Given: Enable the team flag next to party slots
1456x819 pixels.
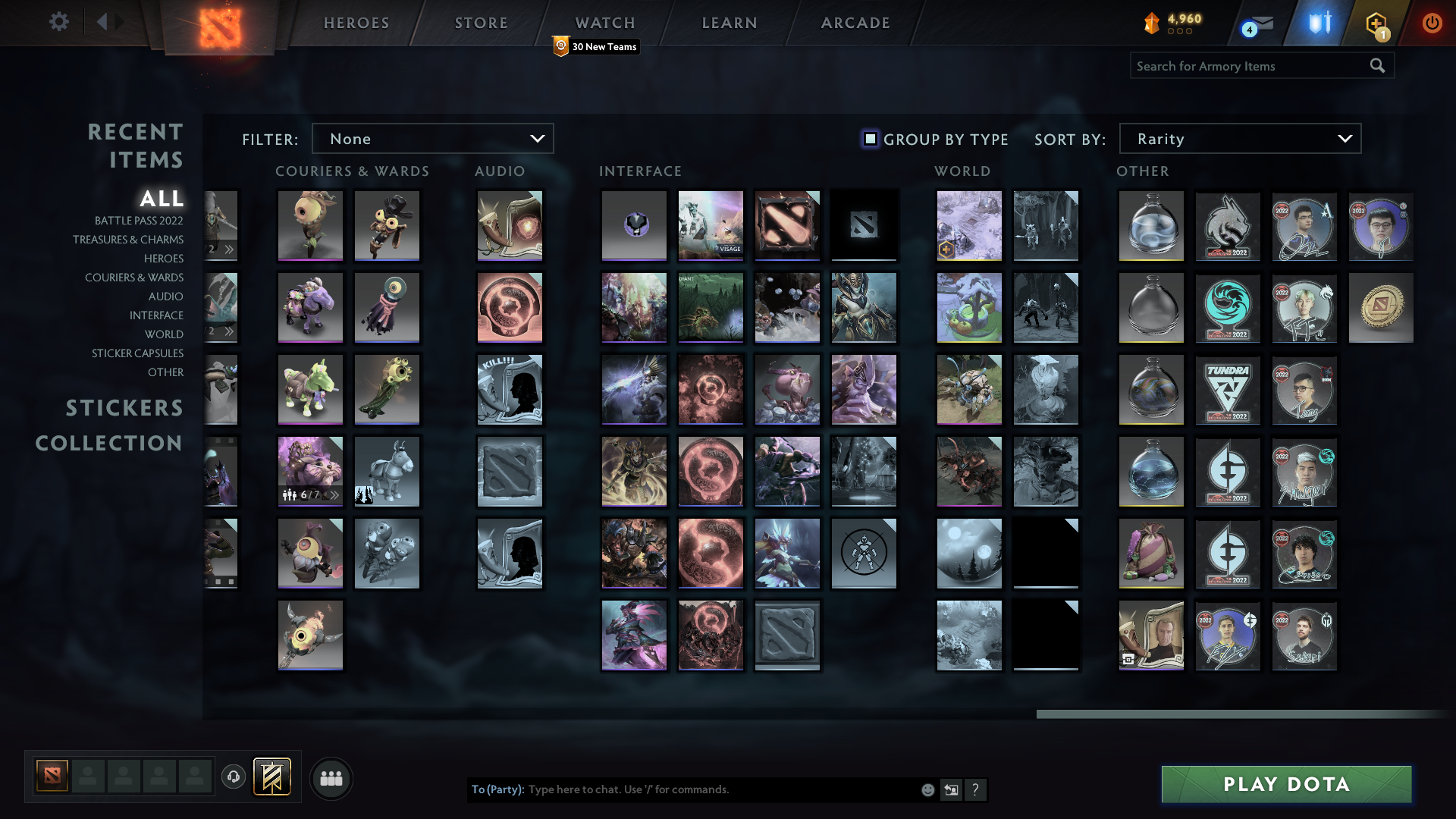Looking at the screenshot, I should [271, 777].
